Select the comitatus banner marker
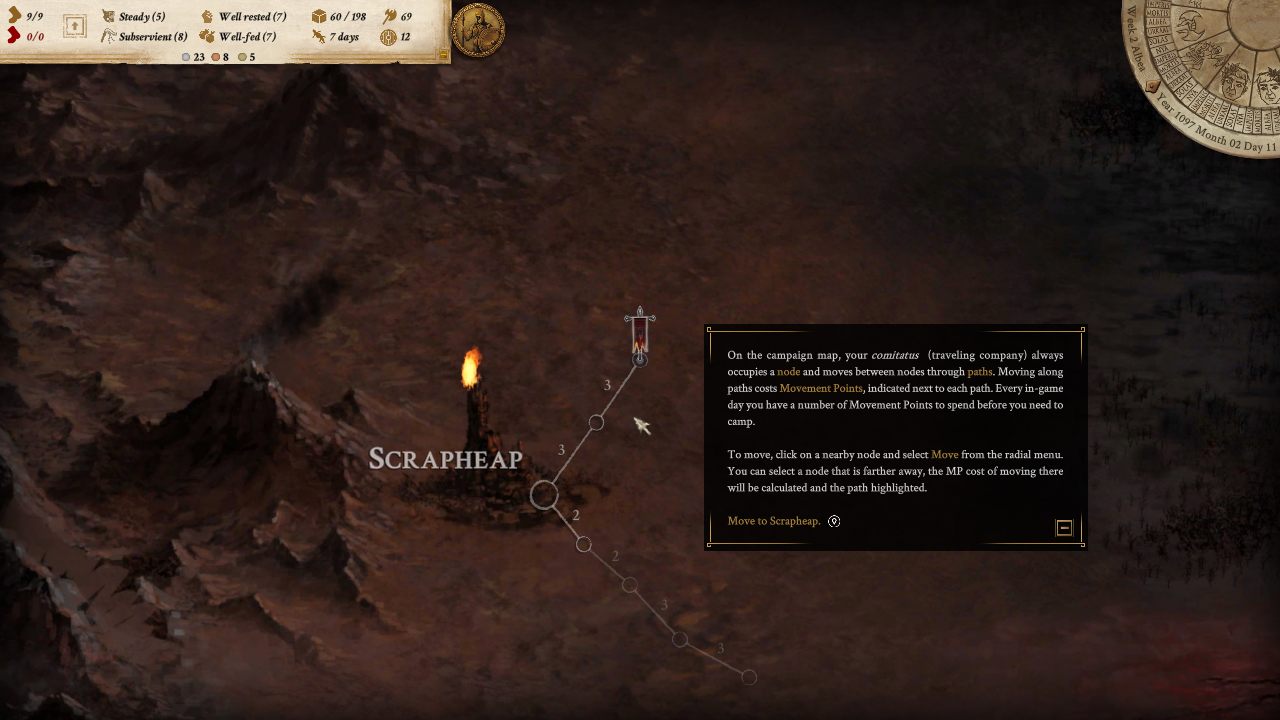 (x=640, y=335)
